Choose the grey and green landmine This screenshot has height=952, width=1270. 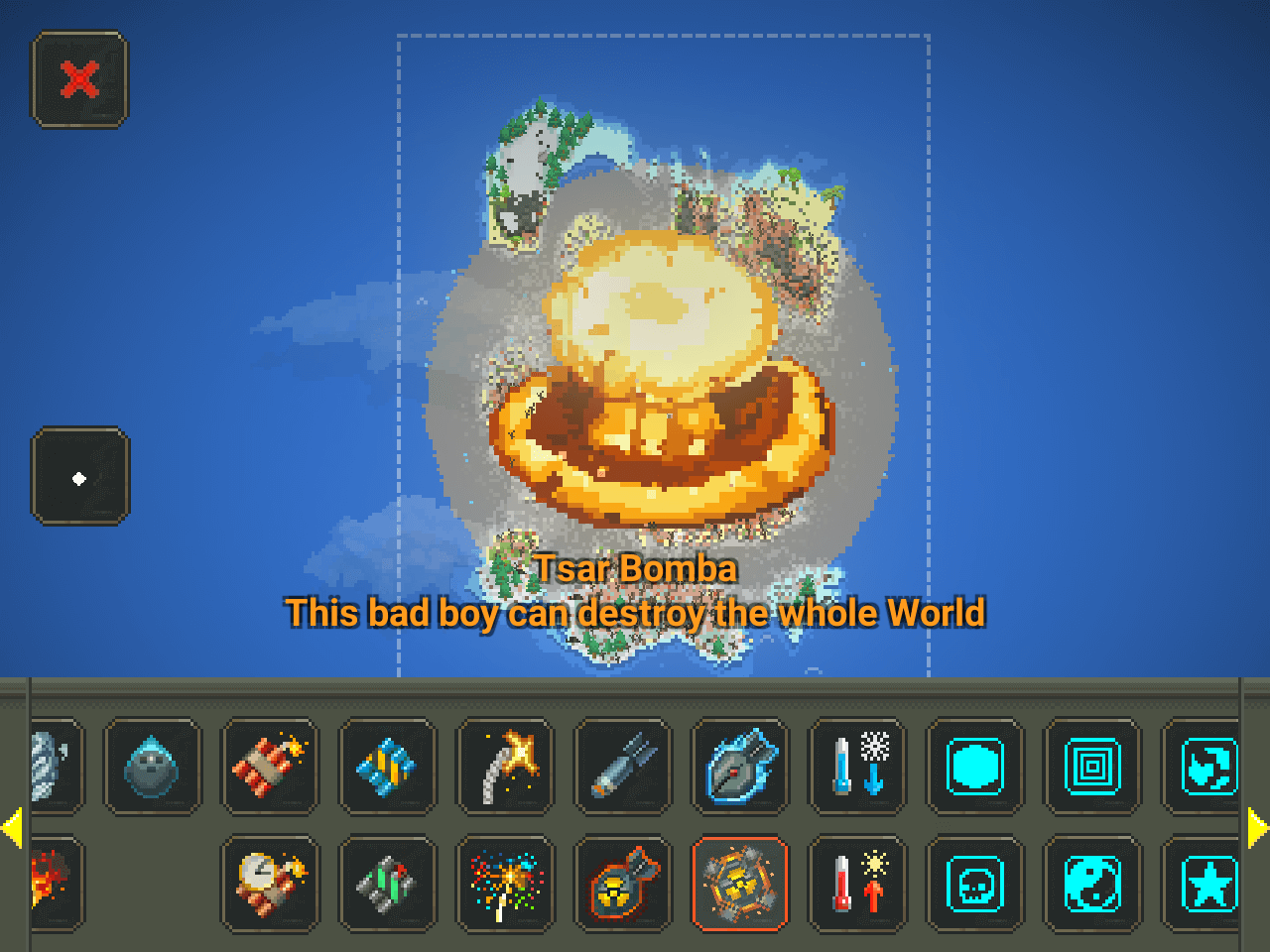tap(387, 884)
